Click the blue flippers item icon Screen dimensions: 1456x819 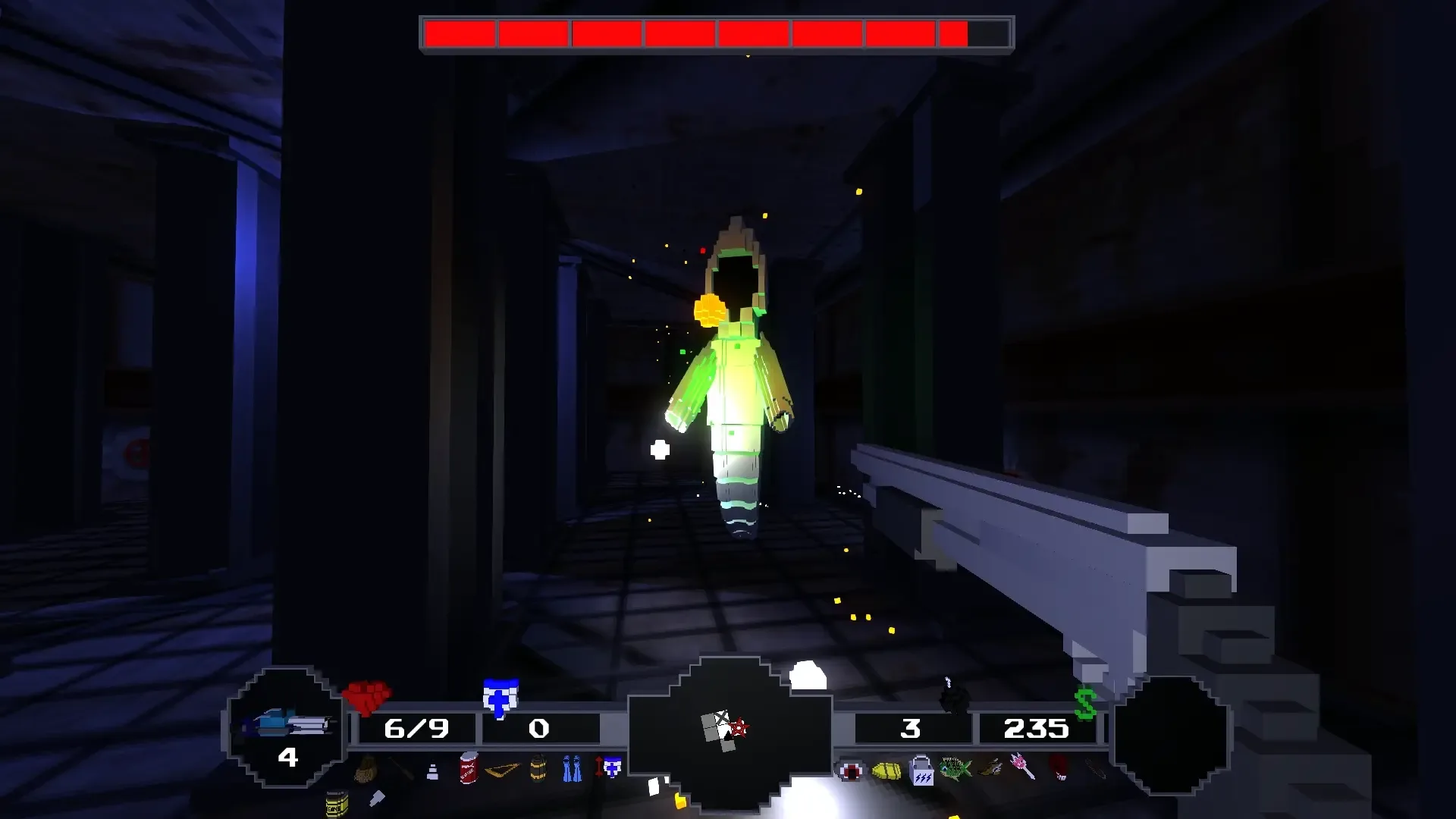tap(572, 770)
